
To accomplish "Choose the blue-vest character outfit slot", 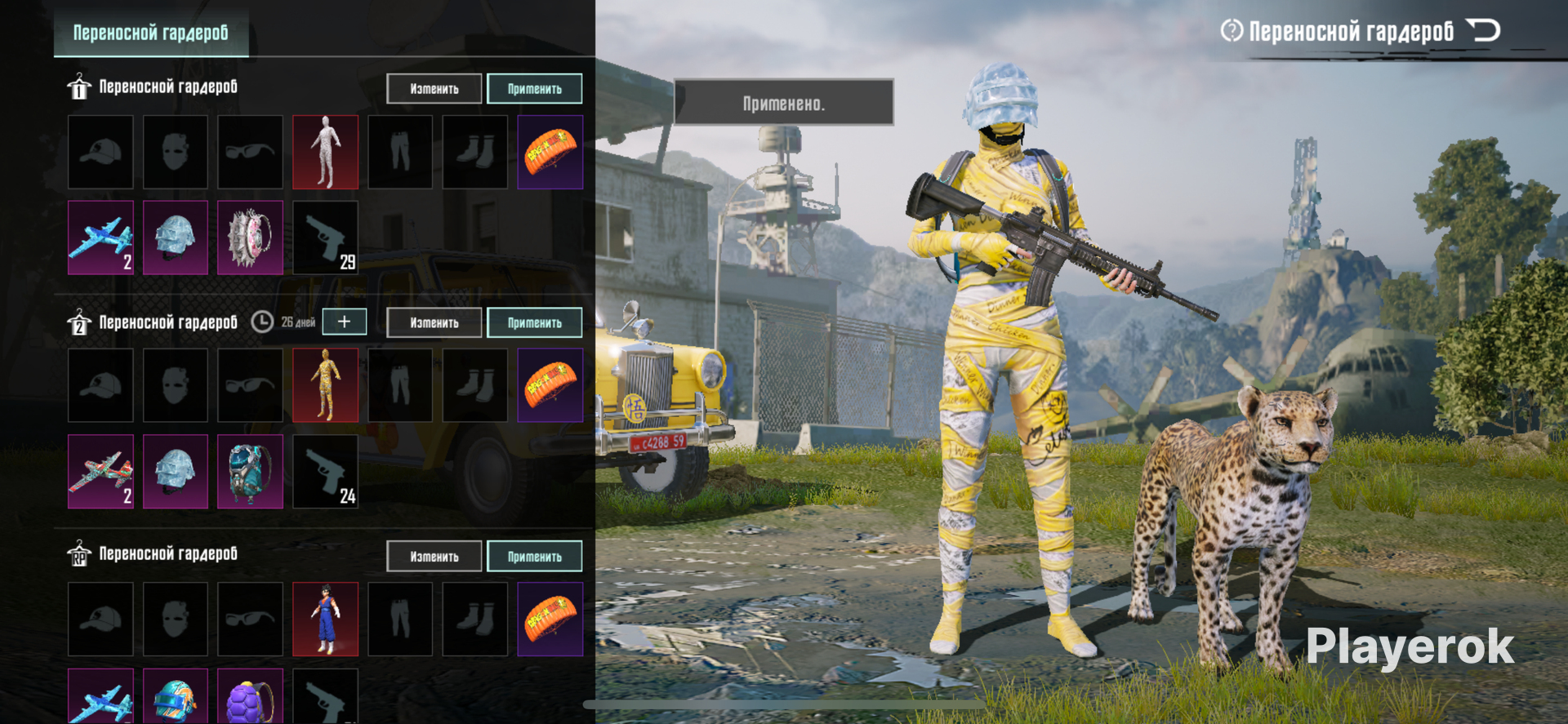I will (x=325, y=620).
